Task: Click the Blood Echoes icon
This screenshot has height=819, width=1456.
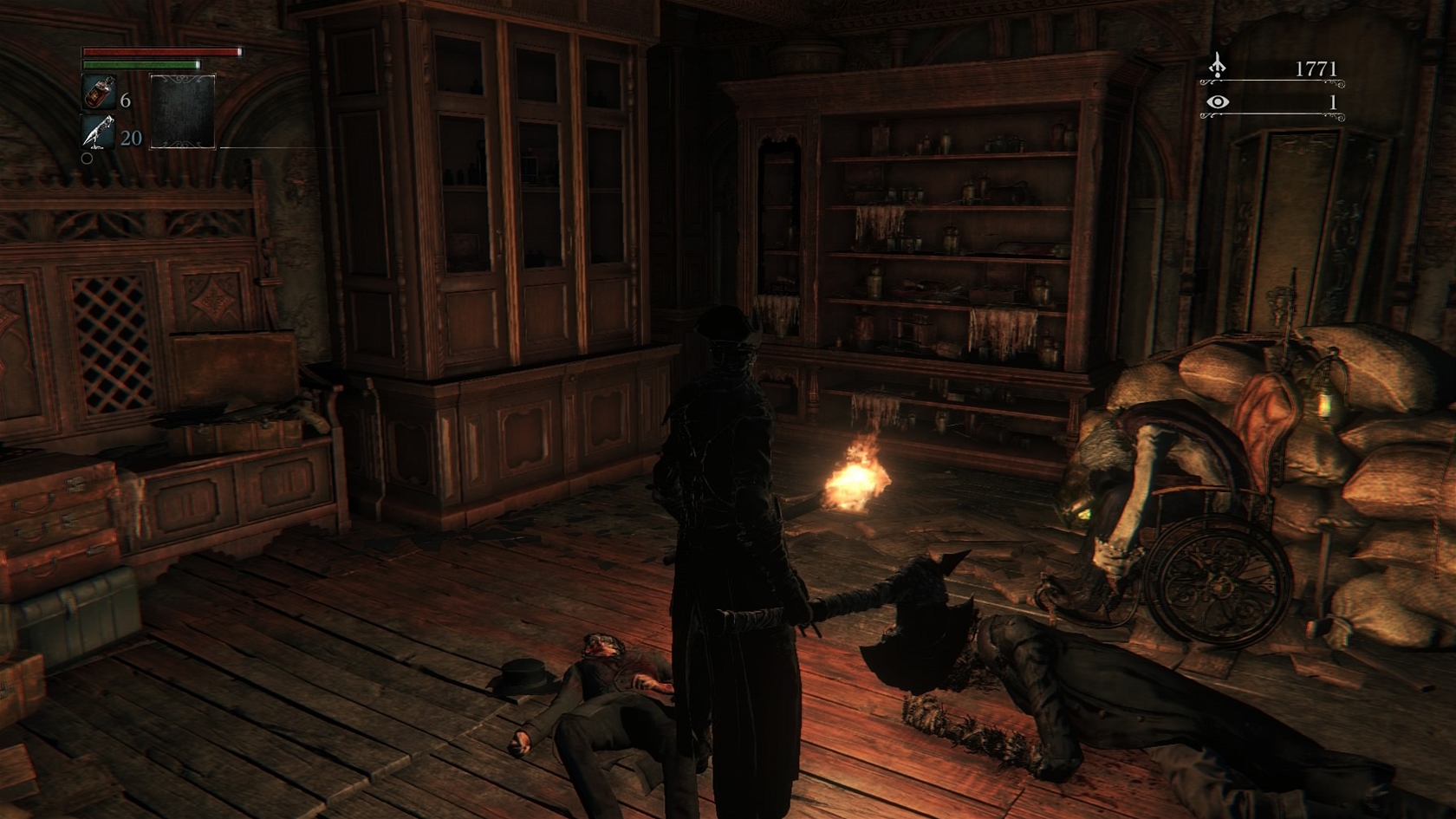Action: click(1218, 66)
